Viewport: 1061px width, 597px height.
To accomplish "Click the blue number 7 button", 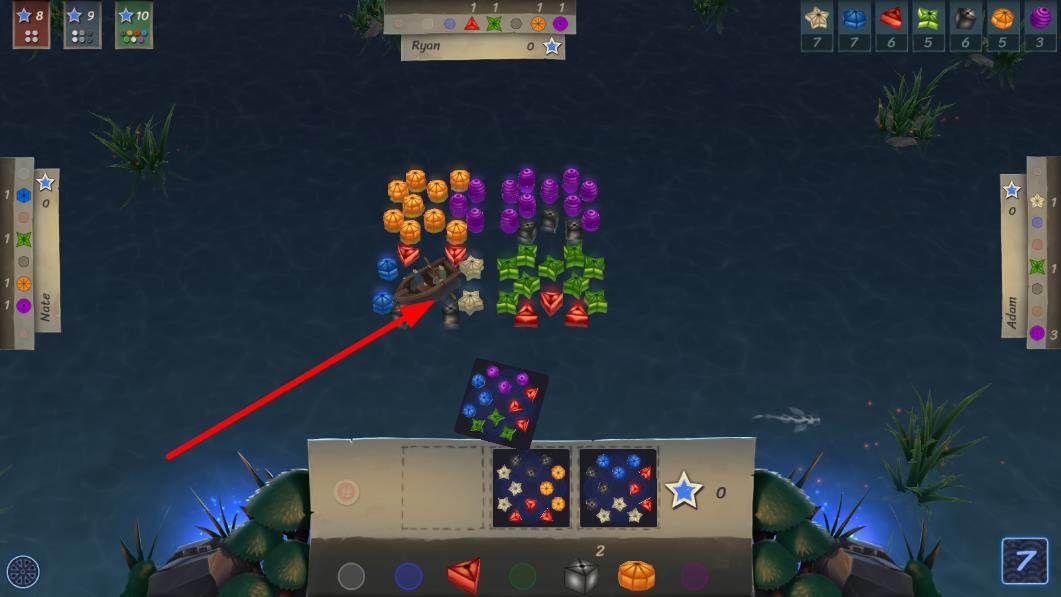I will [x=1024, y=561].
